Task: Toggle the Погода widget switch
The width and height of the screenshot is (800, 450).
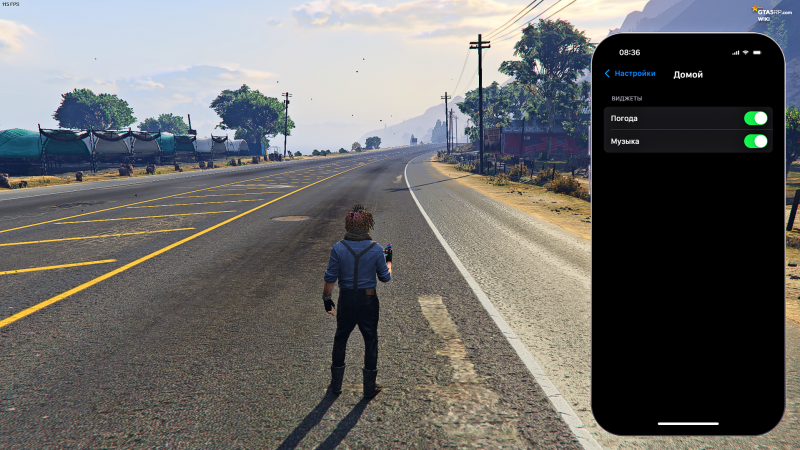Action: point(755,118)
